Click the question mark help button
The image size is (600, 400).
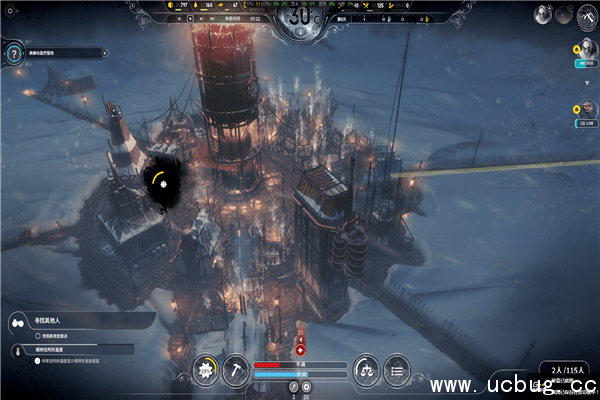[14, 54]
